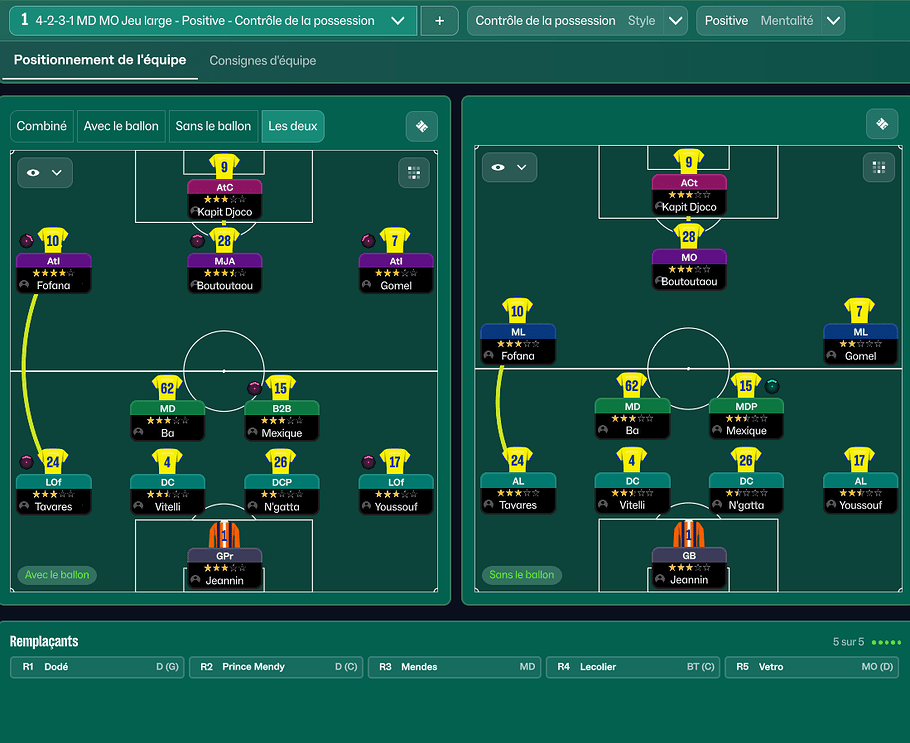
Task: Switch to Consignes d'équipe tab
Action: click(263, 61)
